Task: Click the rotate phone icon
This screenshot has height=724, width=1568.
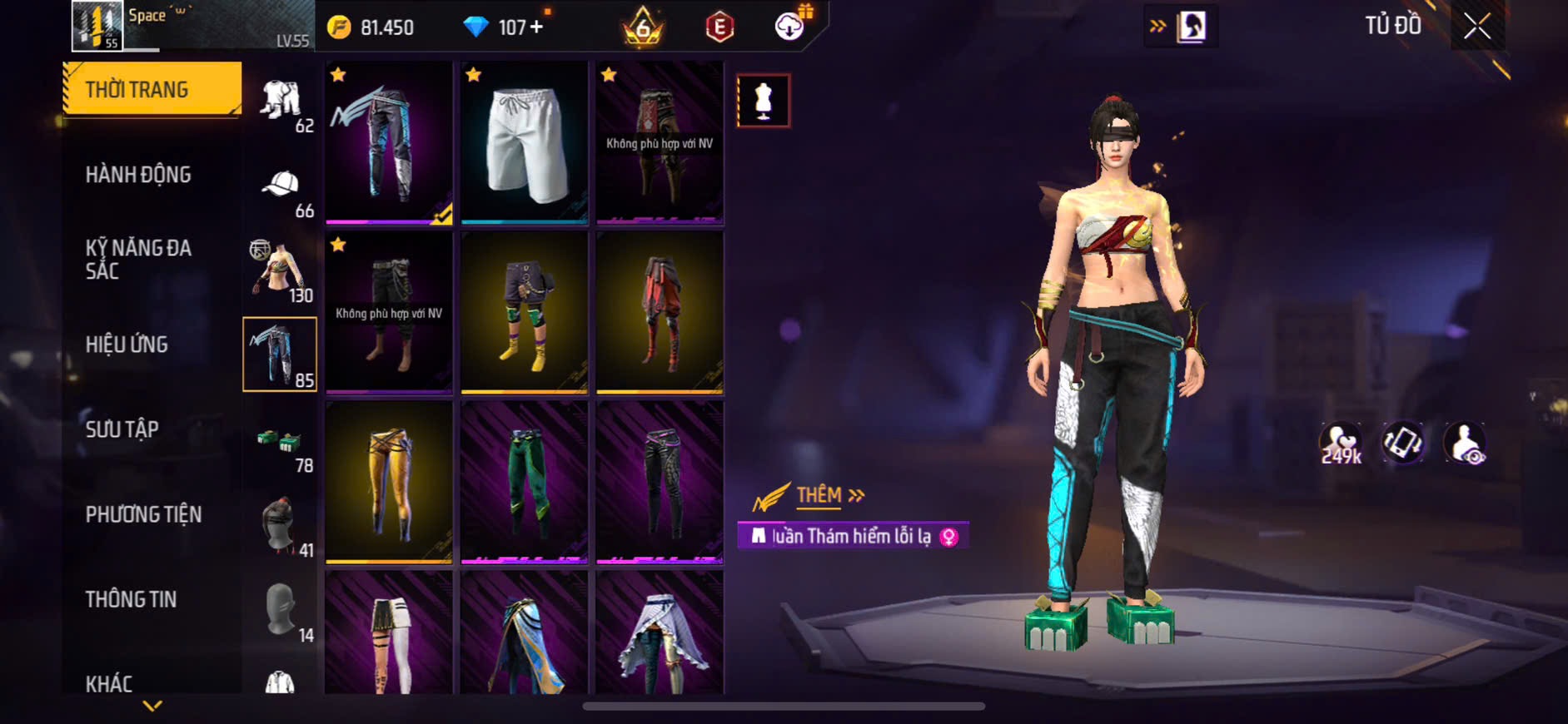Action: (x=1403, y=443)
